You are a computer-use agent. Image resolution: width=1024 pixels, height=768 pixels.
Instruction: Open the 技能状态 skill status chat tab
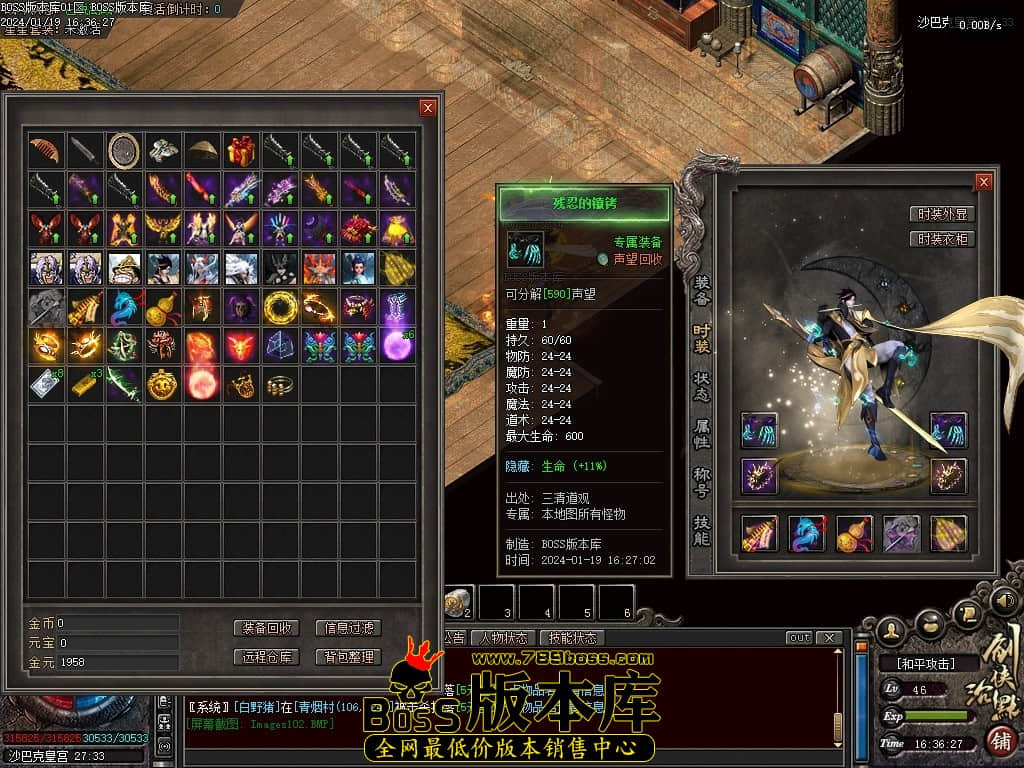[x=572, y=638]
